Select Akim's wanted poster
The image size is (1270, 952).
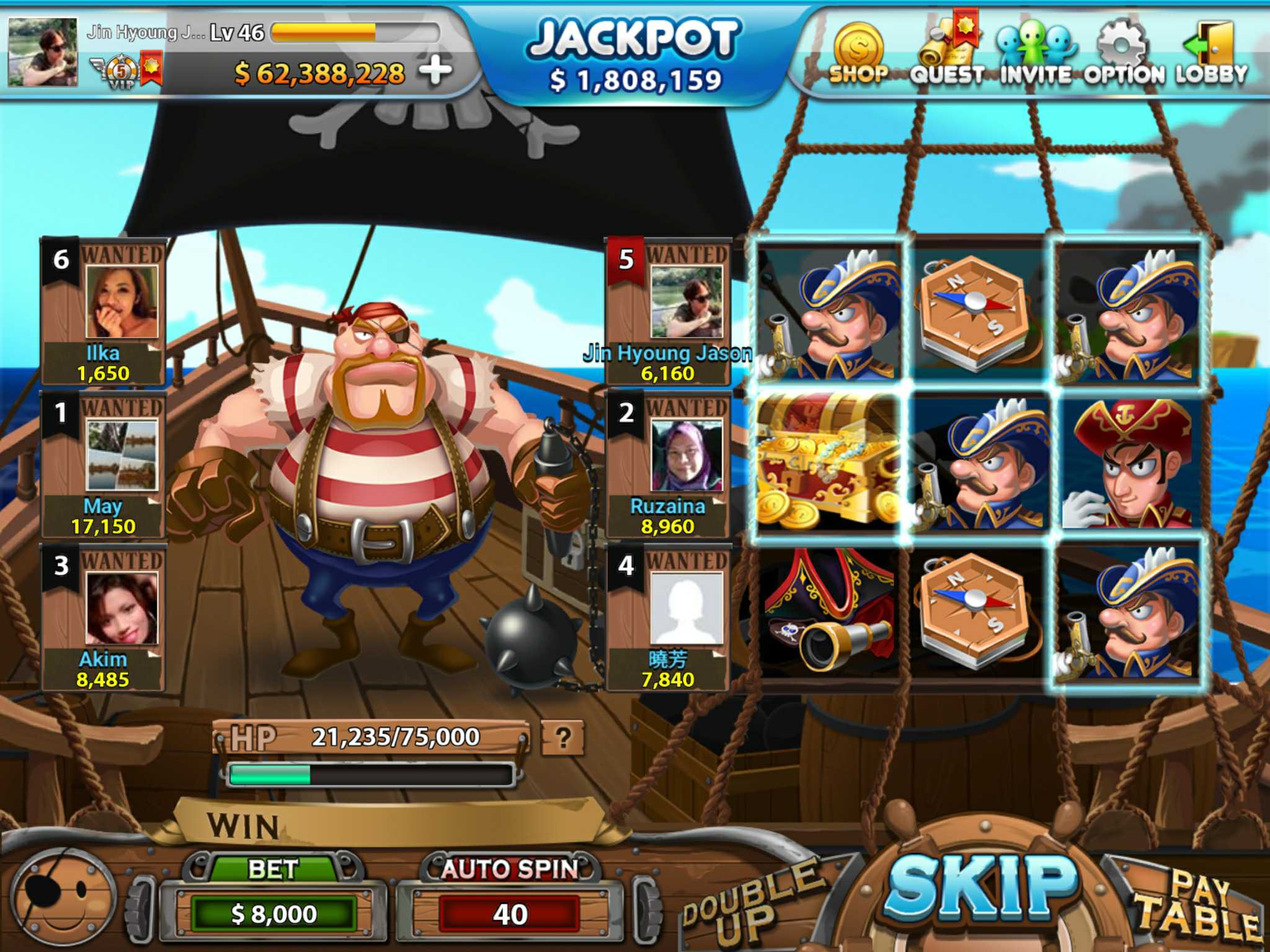click(x=104, y=618)
